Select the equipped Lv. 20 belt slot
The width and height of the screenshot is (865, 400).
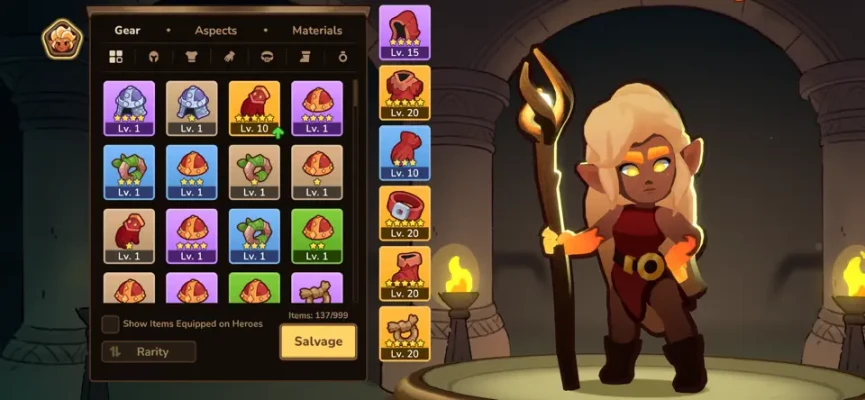coord(405,212)
